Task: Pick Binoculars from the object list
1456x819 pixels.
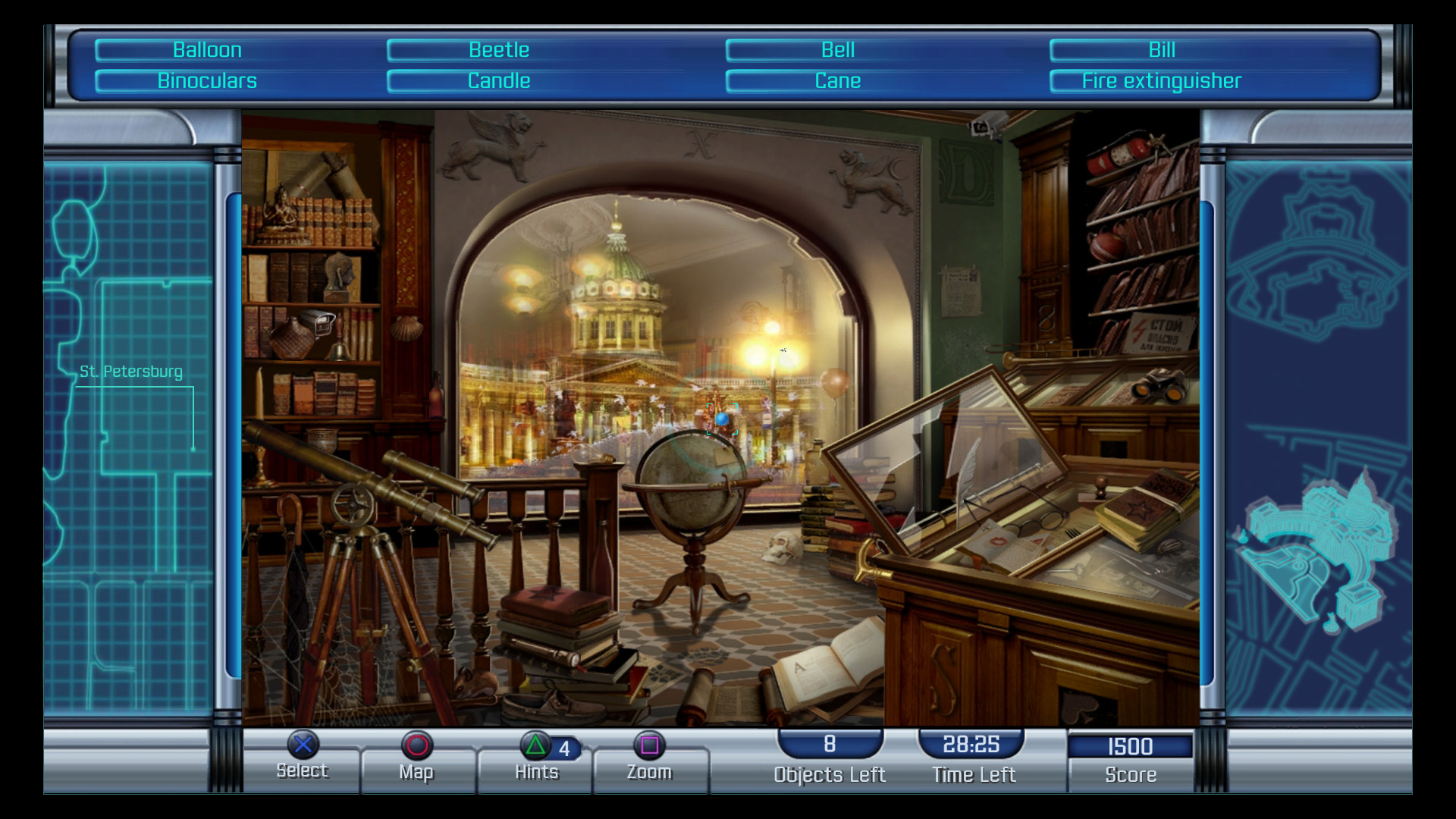Action: pyautogui.click(x=207, y=81)
